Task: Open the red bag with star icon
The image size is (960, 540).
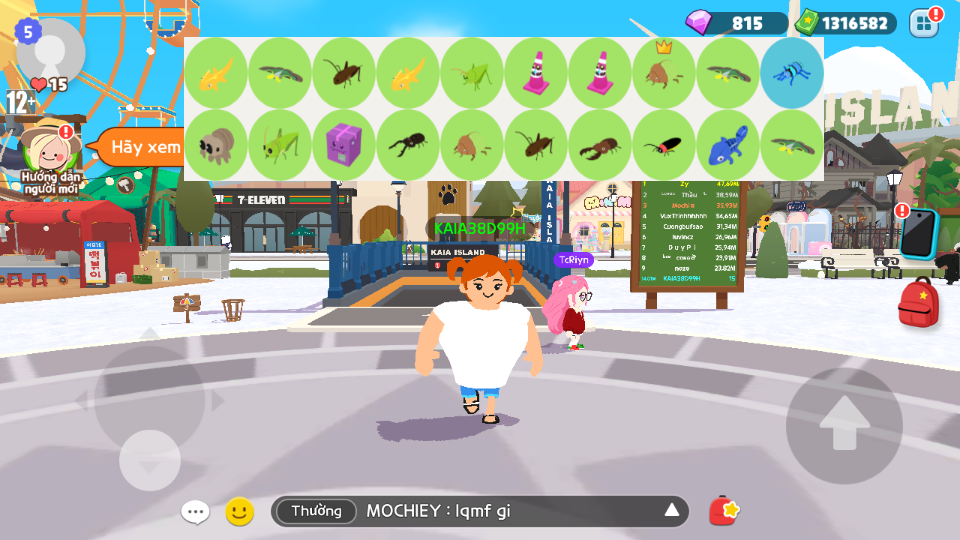Action: click(724, 512)
